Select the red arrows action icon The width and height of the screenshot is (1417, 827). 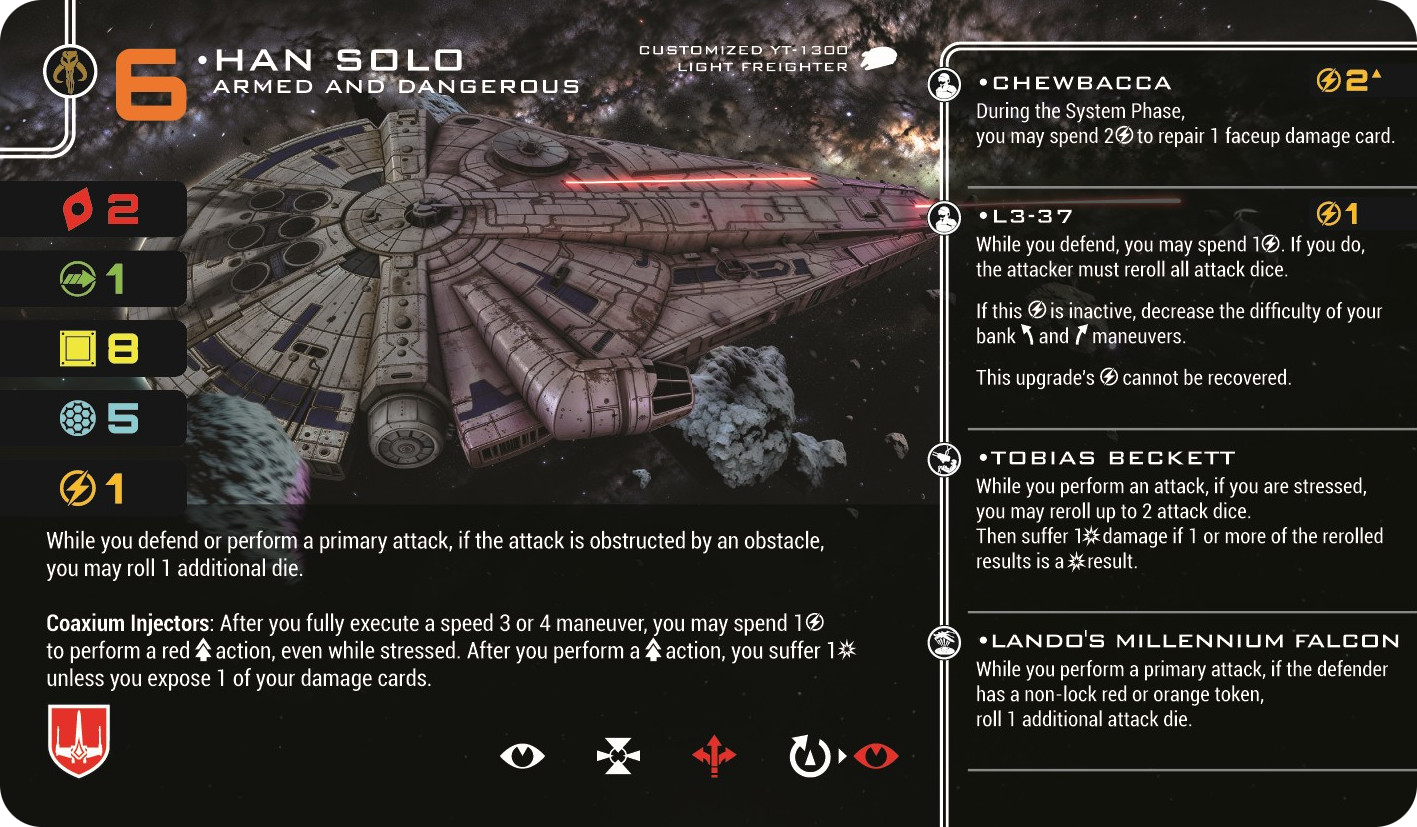[714, 756]
